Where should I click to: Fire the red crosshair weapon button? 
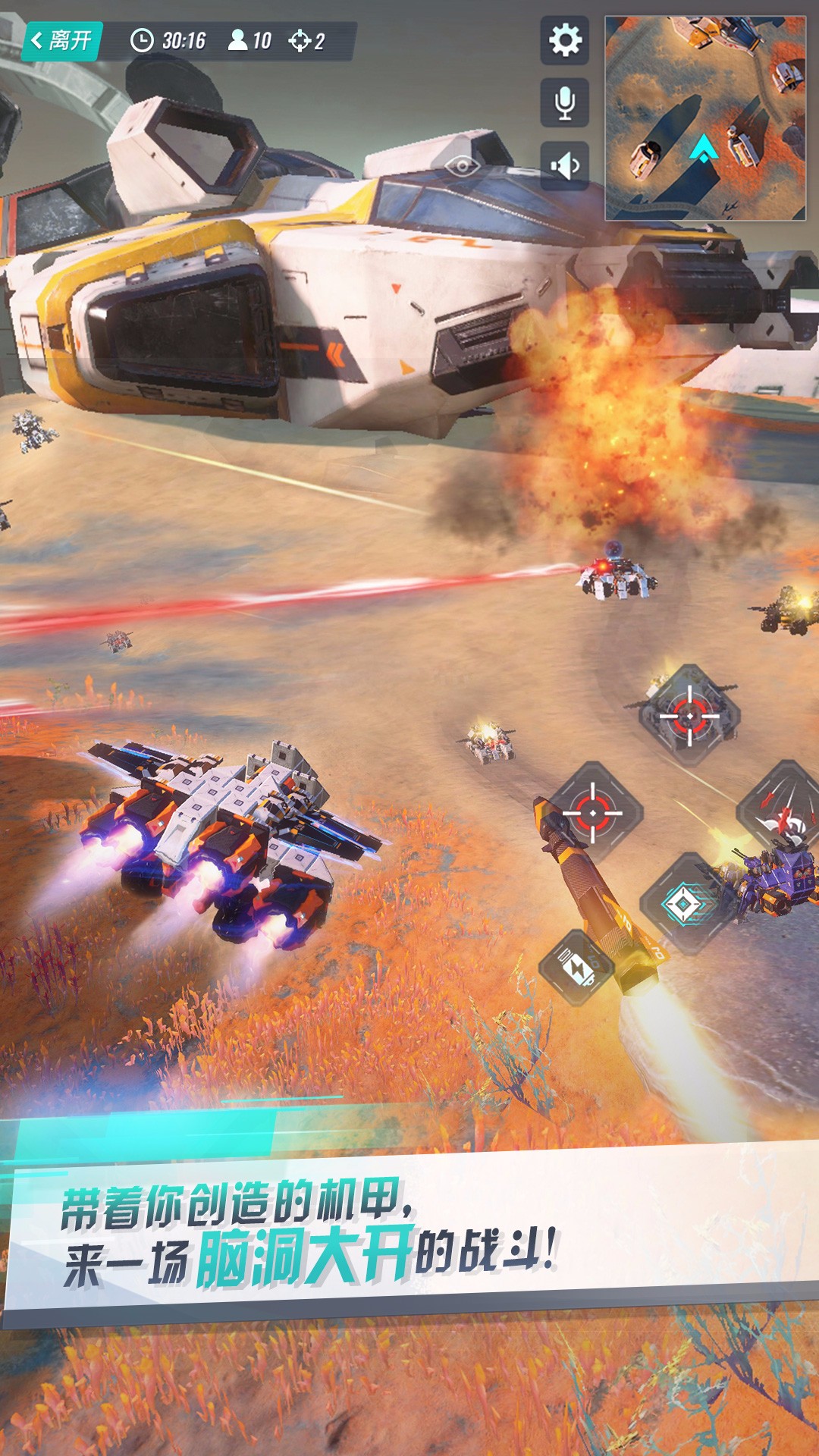pos(593,812)
